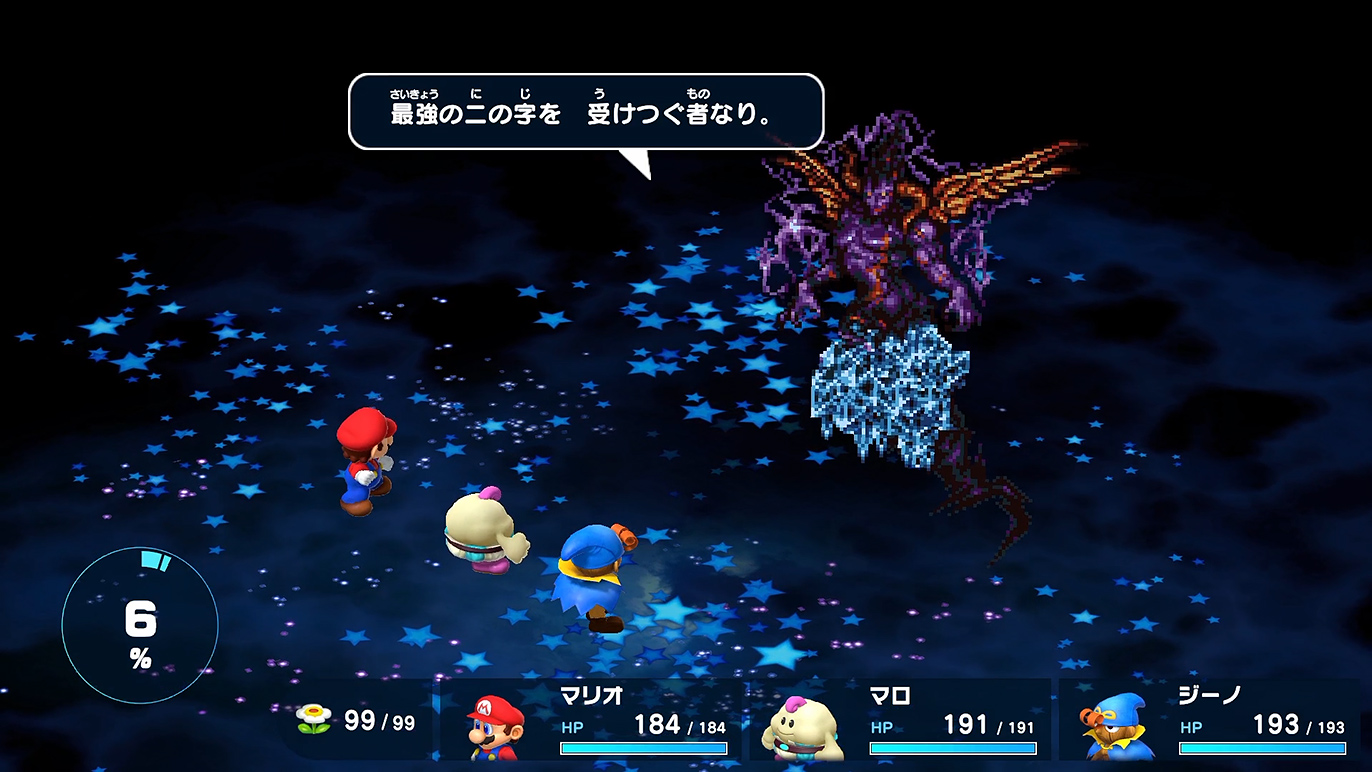Click the circular 6% action gauge
This screenshot has width=1372, height=772.
pyautogui.click(x=140, y=626)
